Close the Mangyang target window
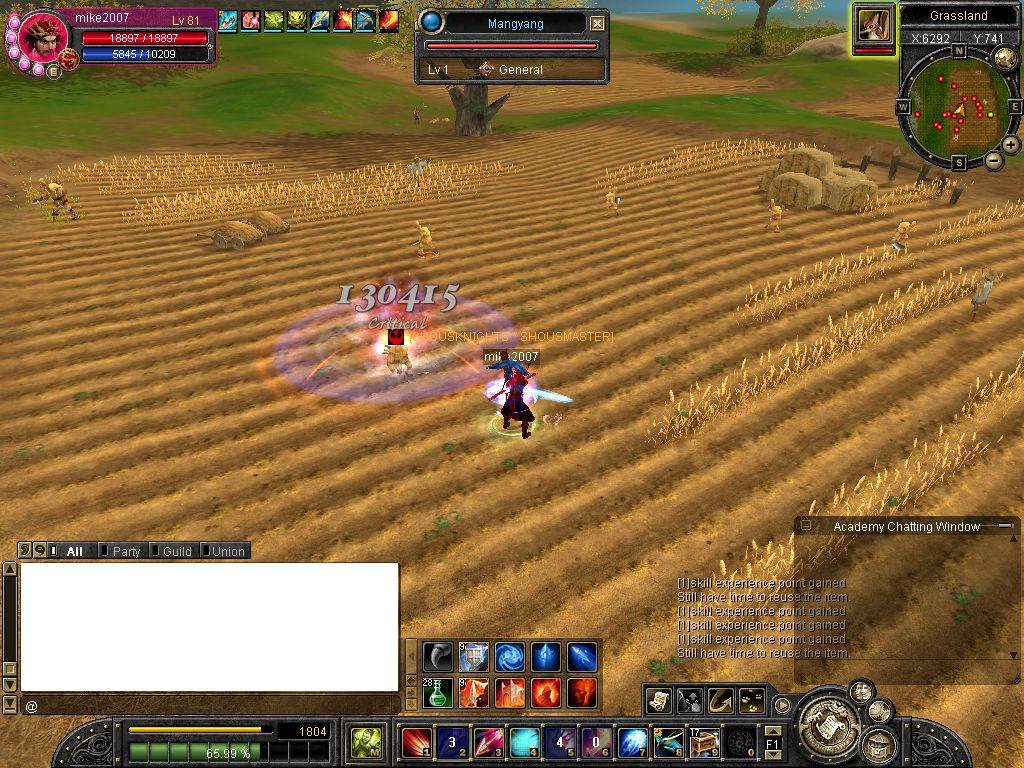 click(x=597, y=23)
